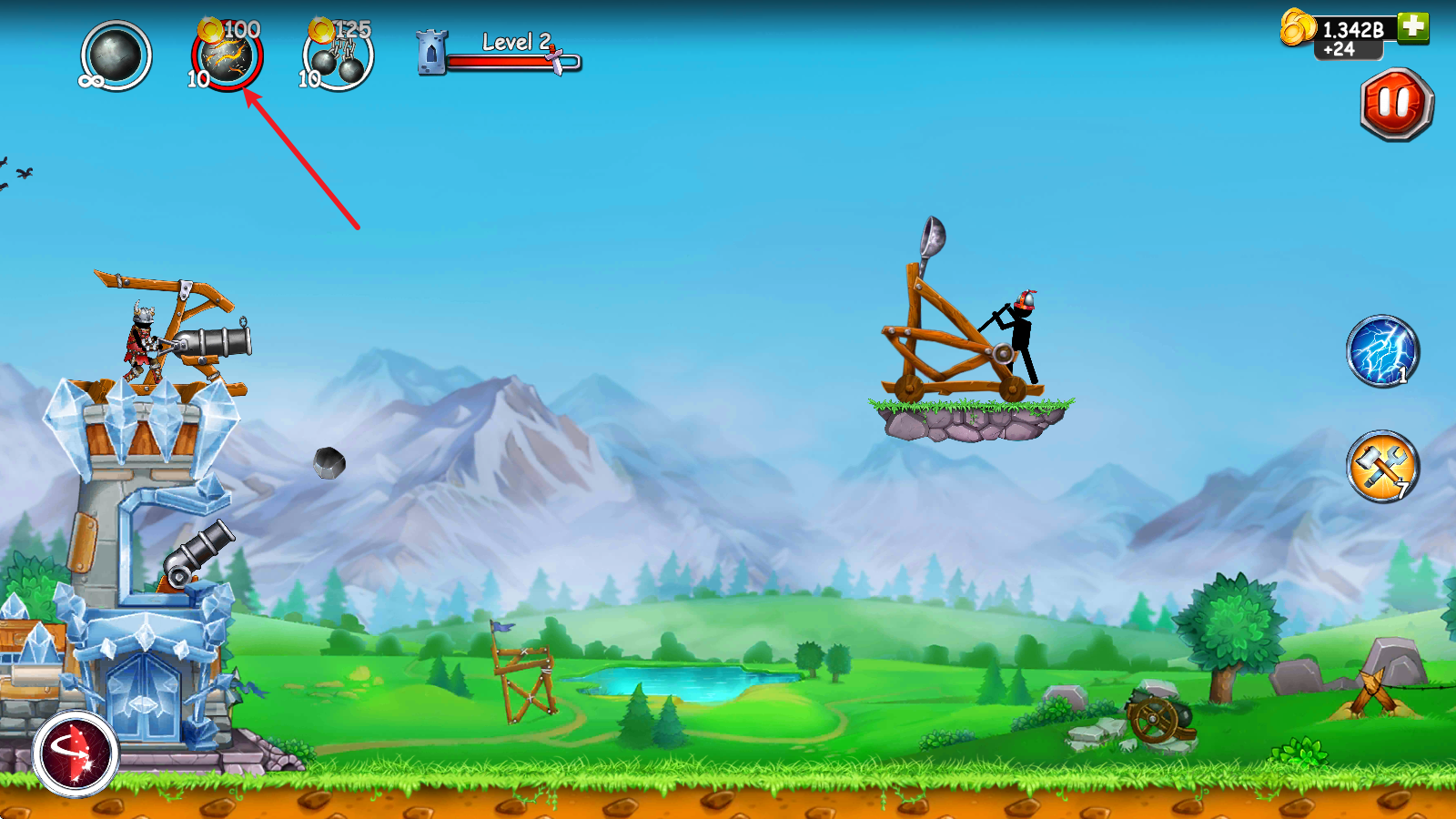Trigger the red swirl special ability
The height and width of the screenshot is (819, 1456).
(76, 753)
